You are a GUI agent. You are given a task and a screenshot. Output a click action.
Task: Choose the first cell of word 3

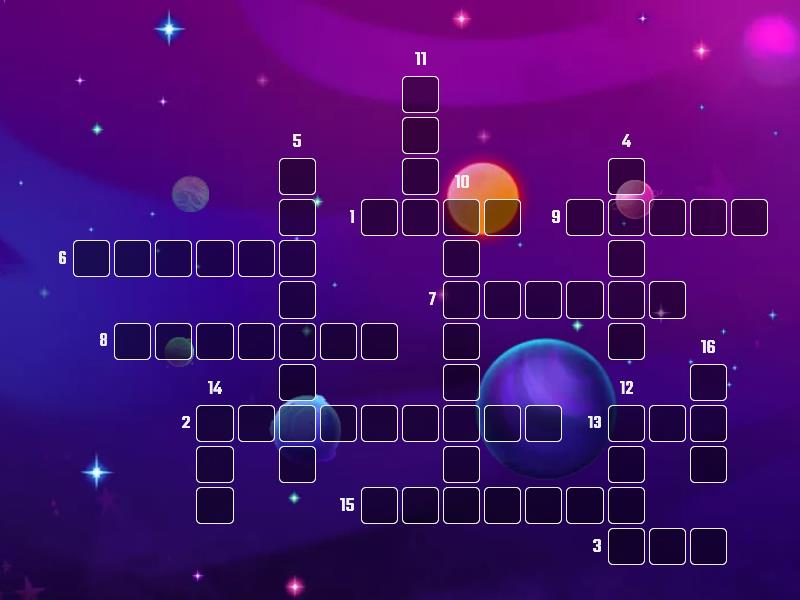click(x=626, y=546)
